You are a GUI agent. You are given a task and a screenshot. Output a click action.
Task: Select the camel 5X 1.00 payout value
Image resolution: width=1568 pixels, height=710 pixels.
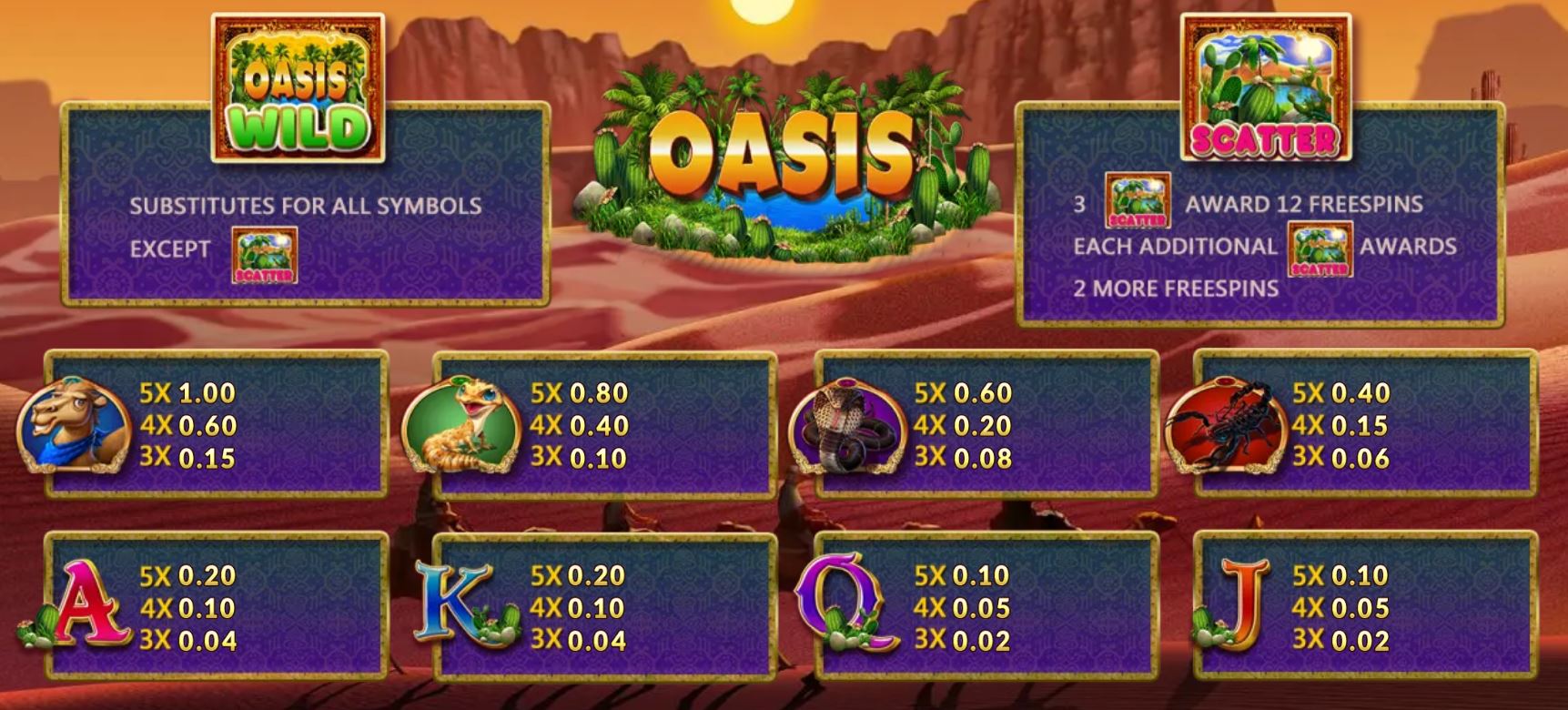185,391
